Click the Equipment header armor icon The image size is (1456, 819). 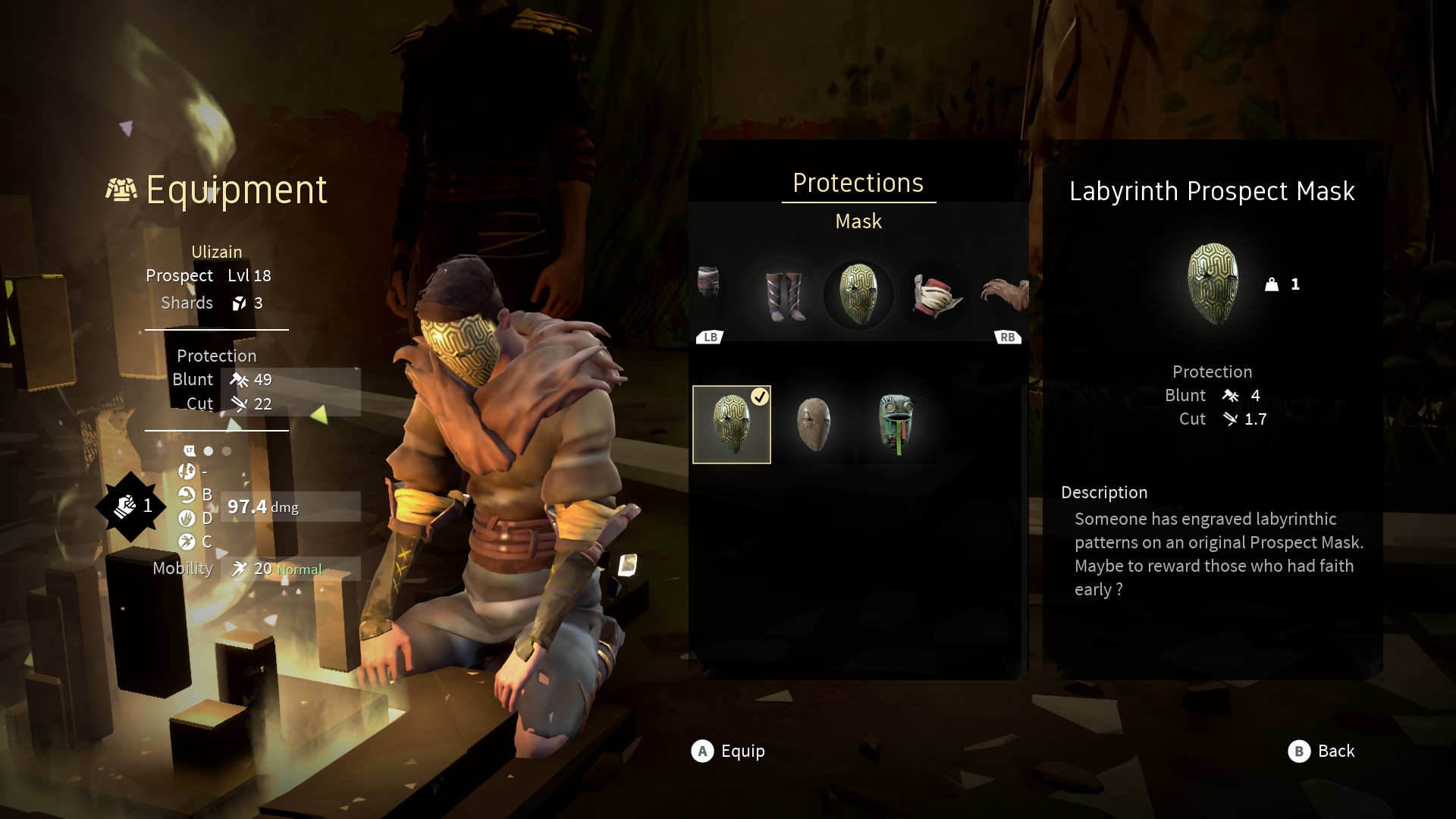tap(121, 188)
